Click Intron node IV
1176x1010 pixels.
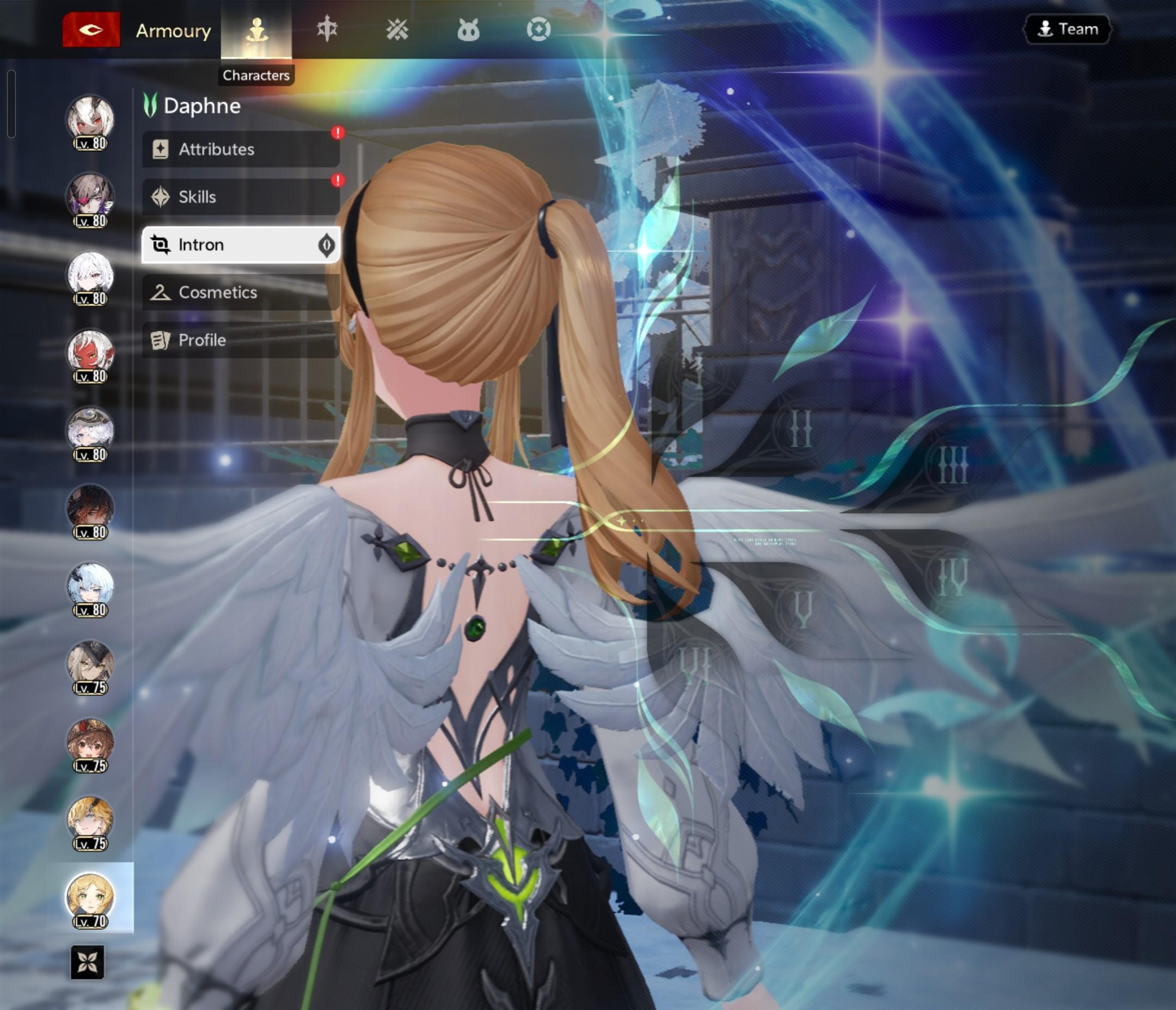click(952, 576)
